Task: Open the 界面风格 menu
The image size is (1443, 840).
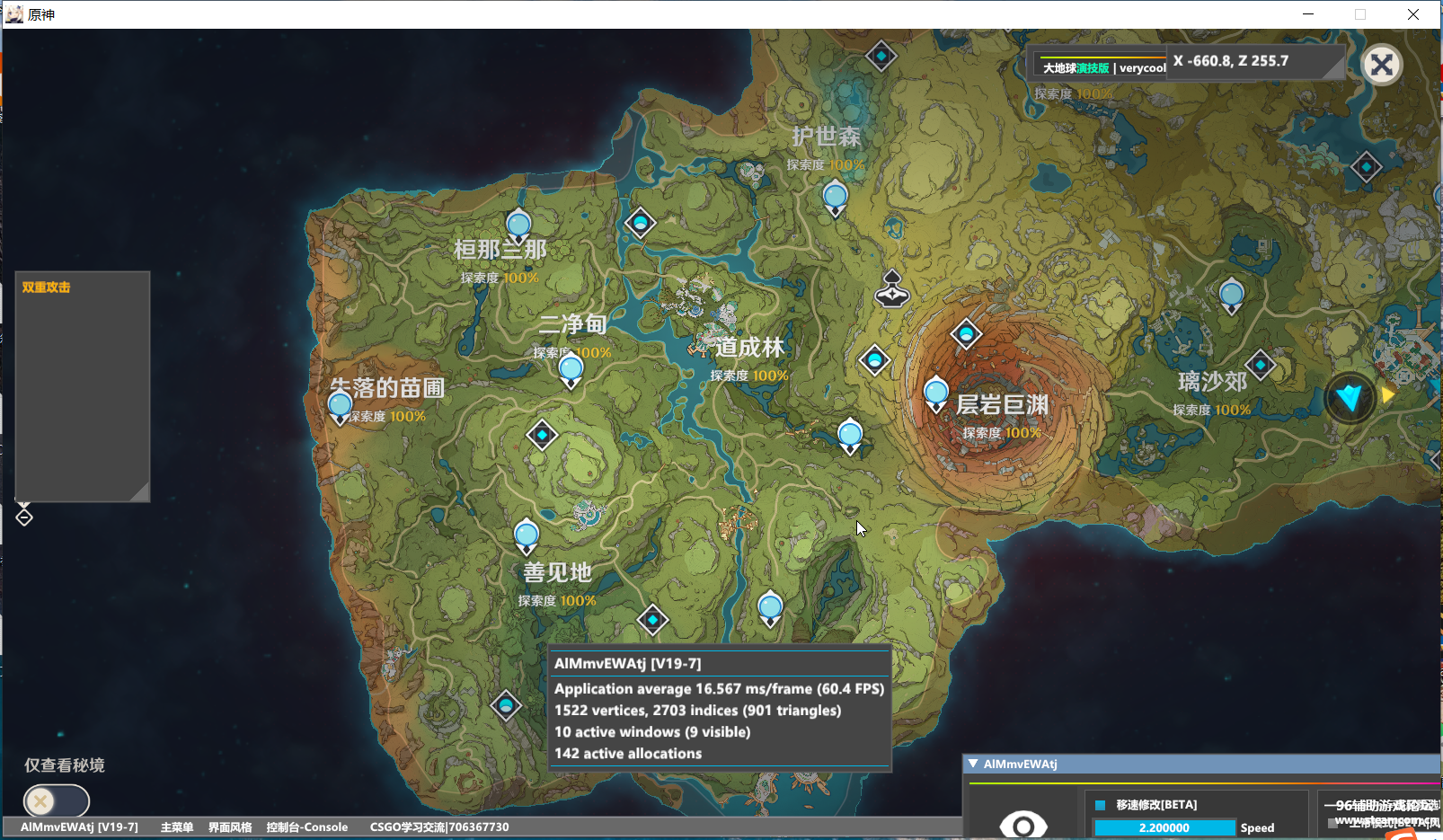Action: click(x=230, y=827)
